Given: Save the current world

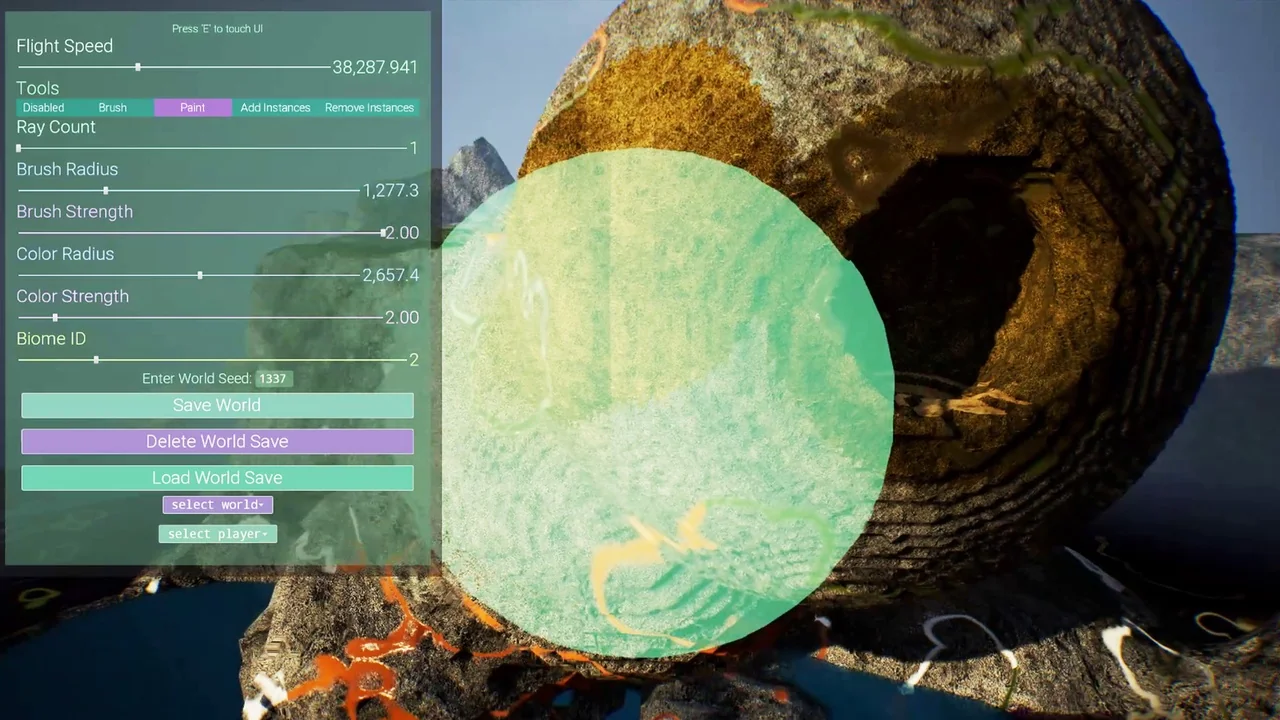Looking at the screenshot, I should [x=217, y=405].
